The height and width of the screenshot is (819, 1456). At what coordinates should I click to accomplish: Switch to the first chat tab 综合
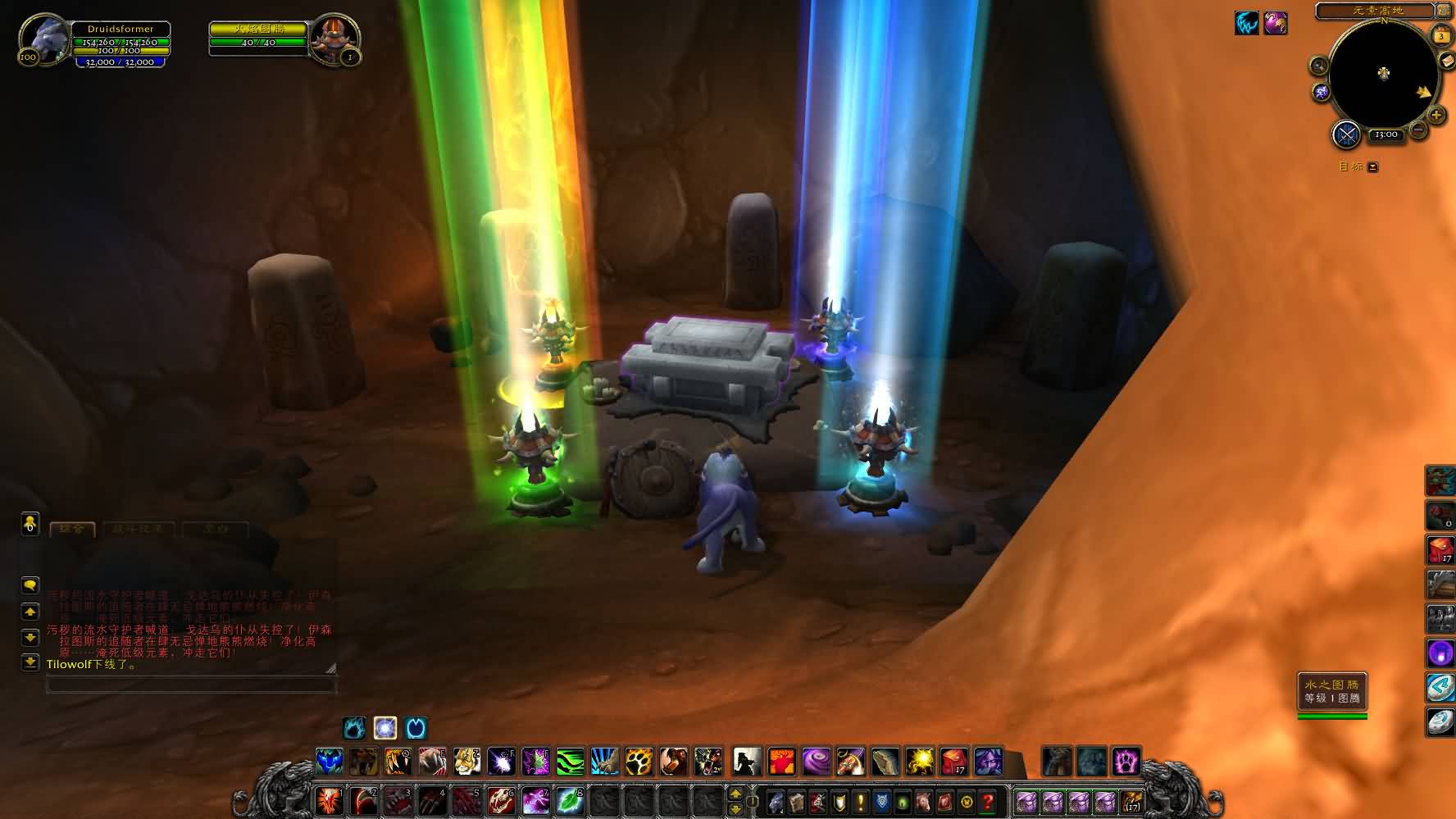pos(72,529)
